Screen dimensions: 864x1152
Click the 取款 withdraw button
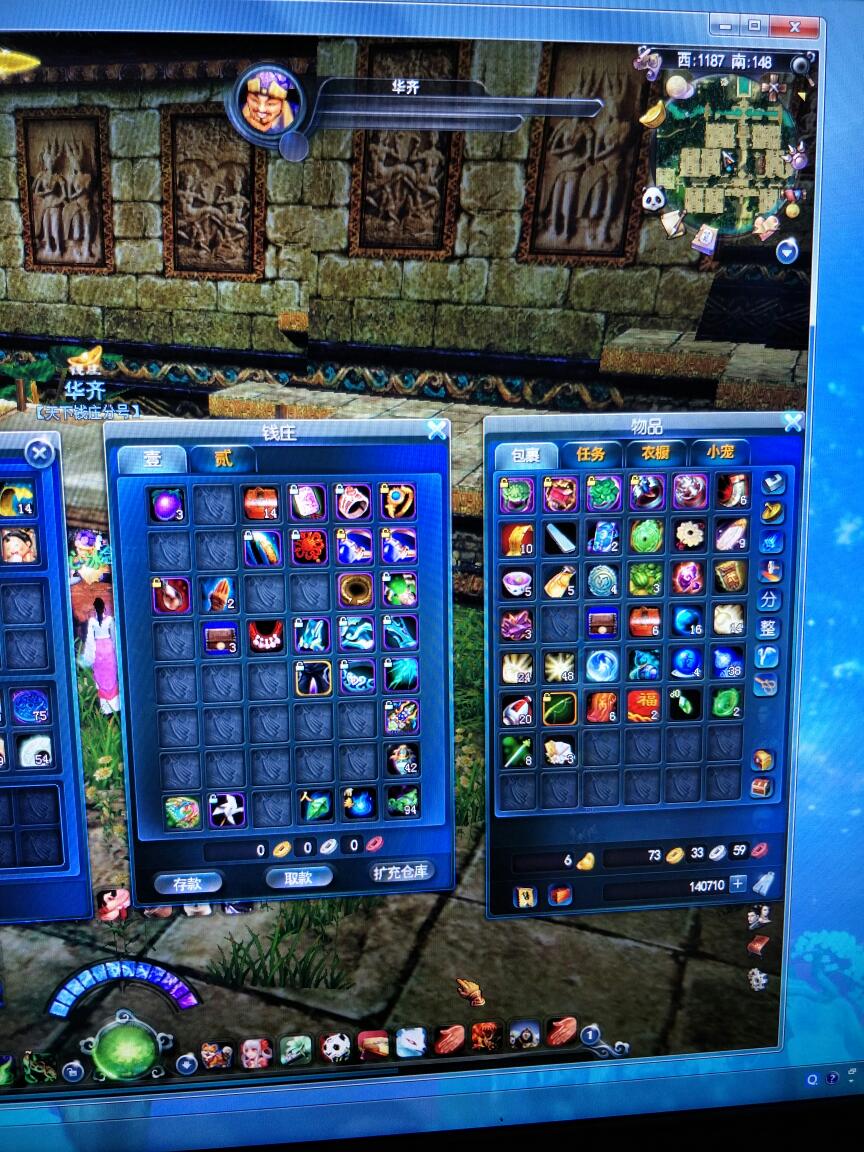point(298,877)
